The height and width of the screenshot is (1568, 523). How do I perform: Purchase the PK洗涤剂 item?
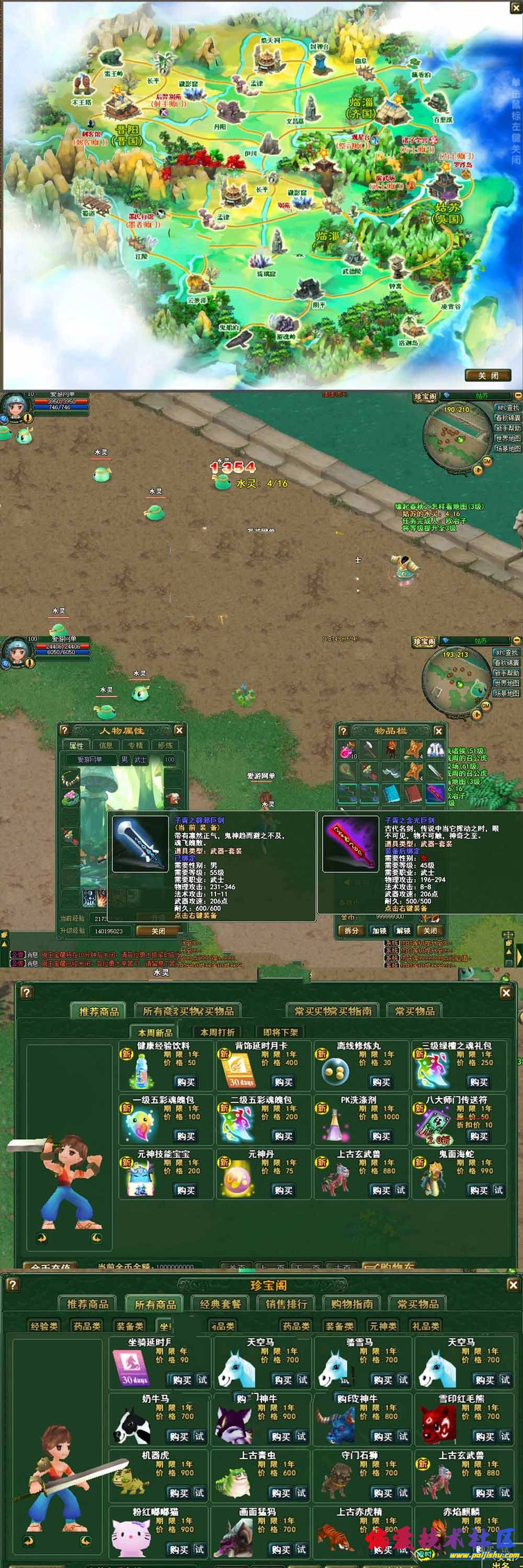click(x=381, y=1136)
